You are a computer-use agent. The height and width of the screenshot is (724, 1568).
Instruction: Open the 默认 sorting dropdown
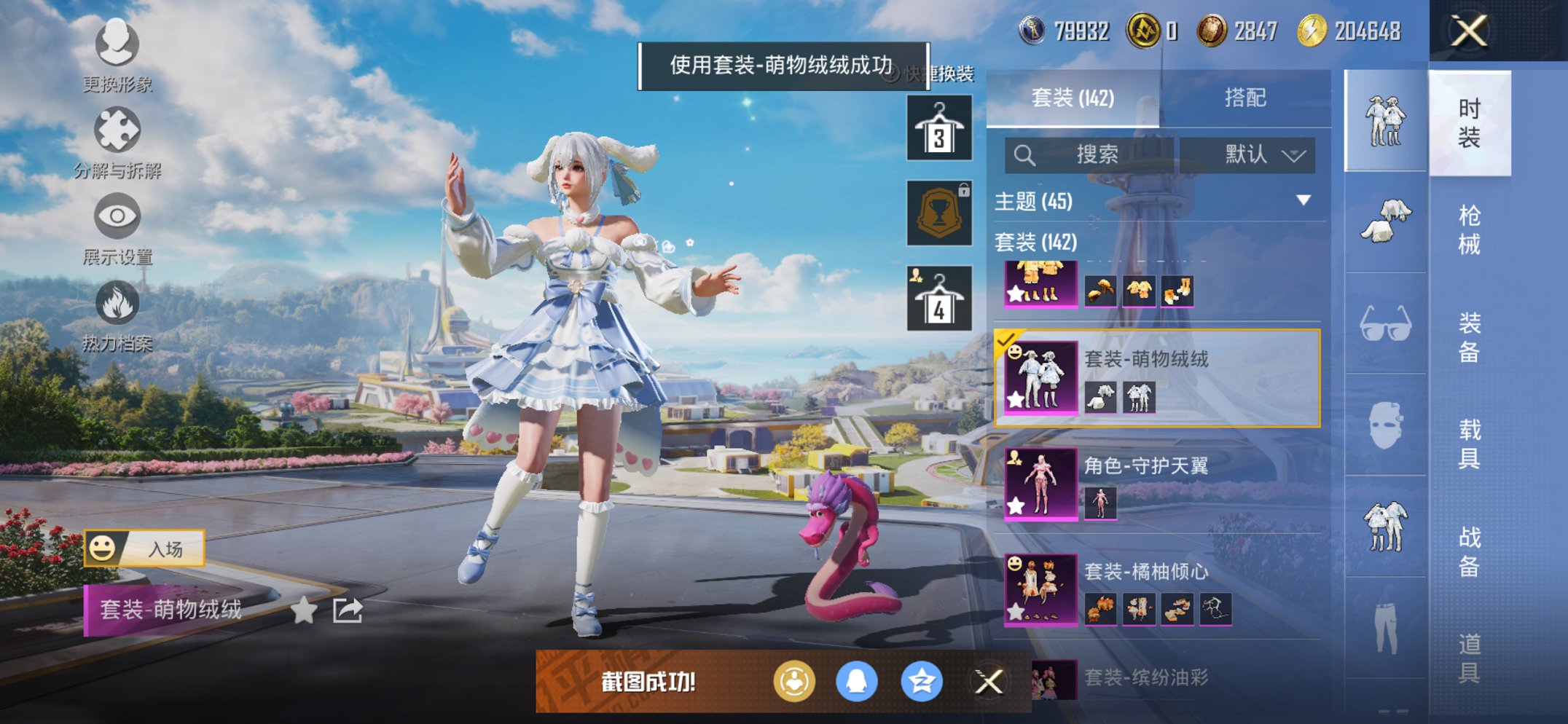[x=1253, y=154]
